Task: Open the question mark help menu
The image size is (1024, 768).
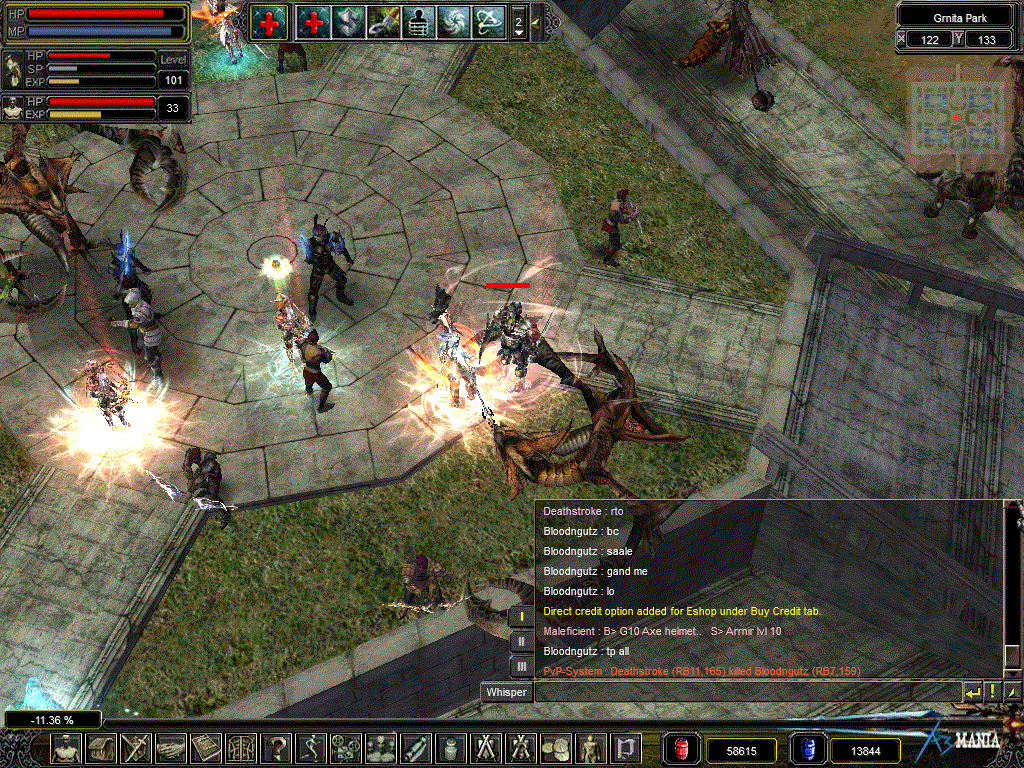Action: tap(276, 748)
